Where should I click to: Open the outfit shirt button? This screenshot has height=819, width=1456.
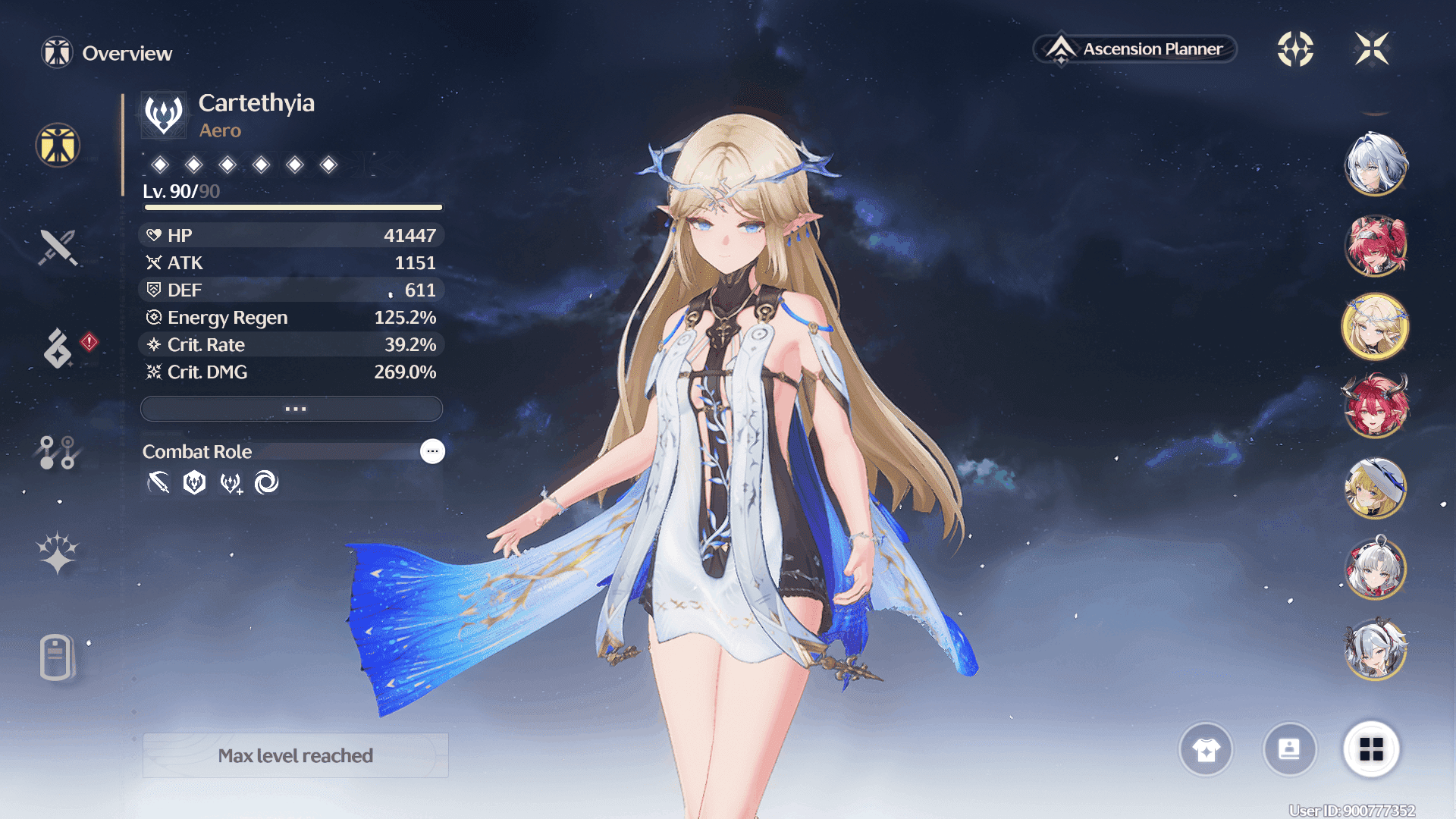click(1206, 749)
